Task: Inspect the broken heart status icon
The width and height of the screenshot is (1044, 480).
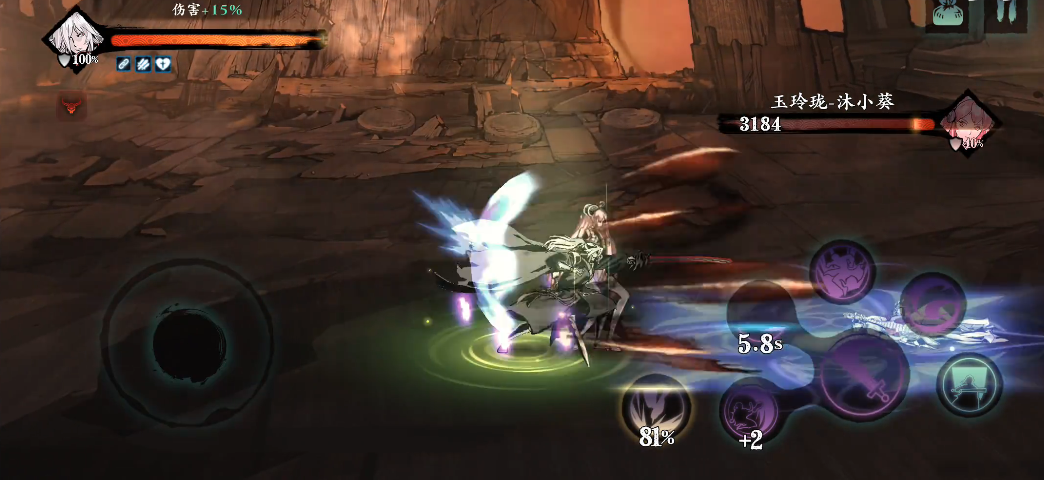Action: [x=163, y=64]
